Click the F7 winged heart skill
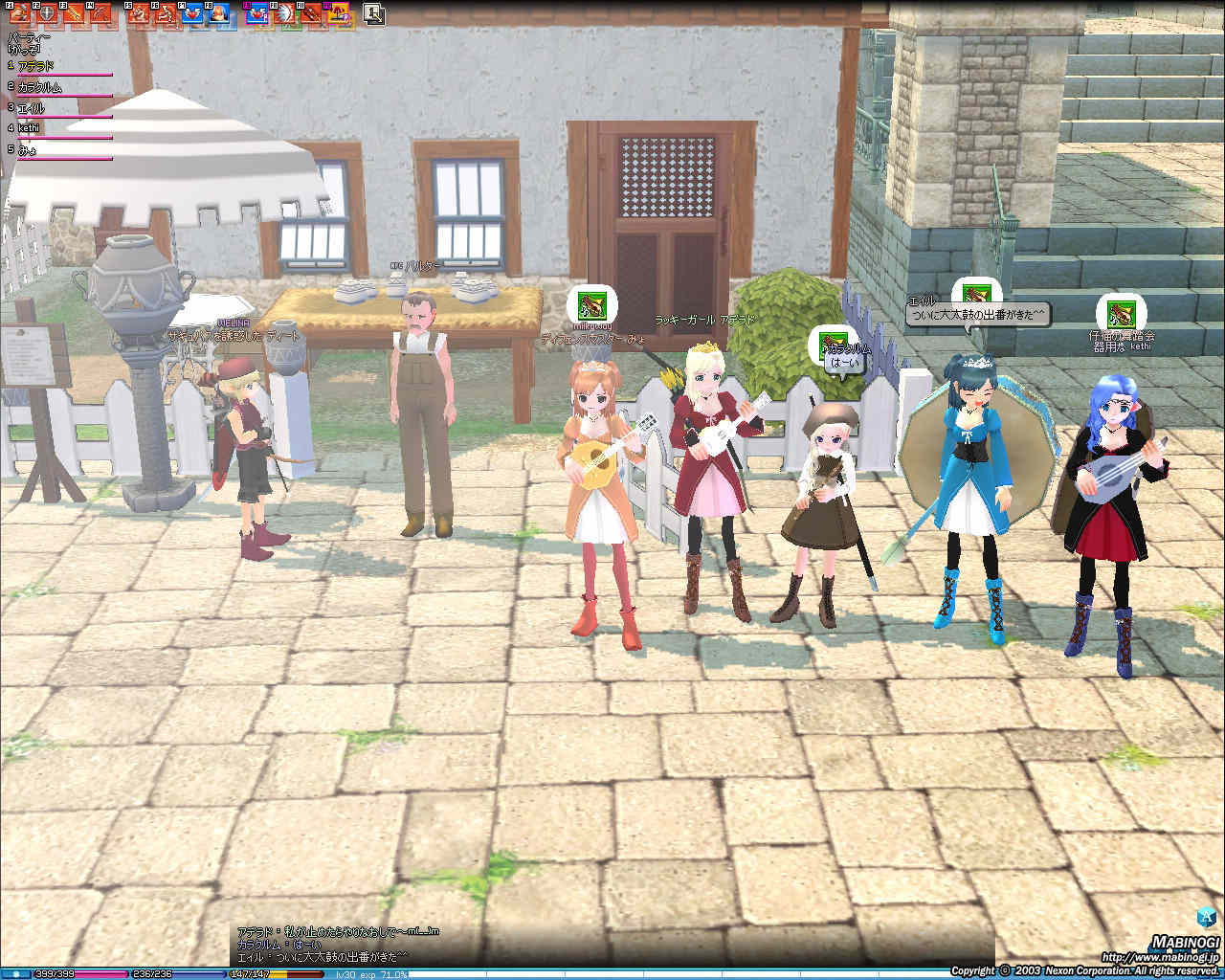Viewport: 1225px width, 980px height. [x=192, y=13]
